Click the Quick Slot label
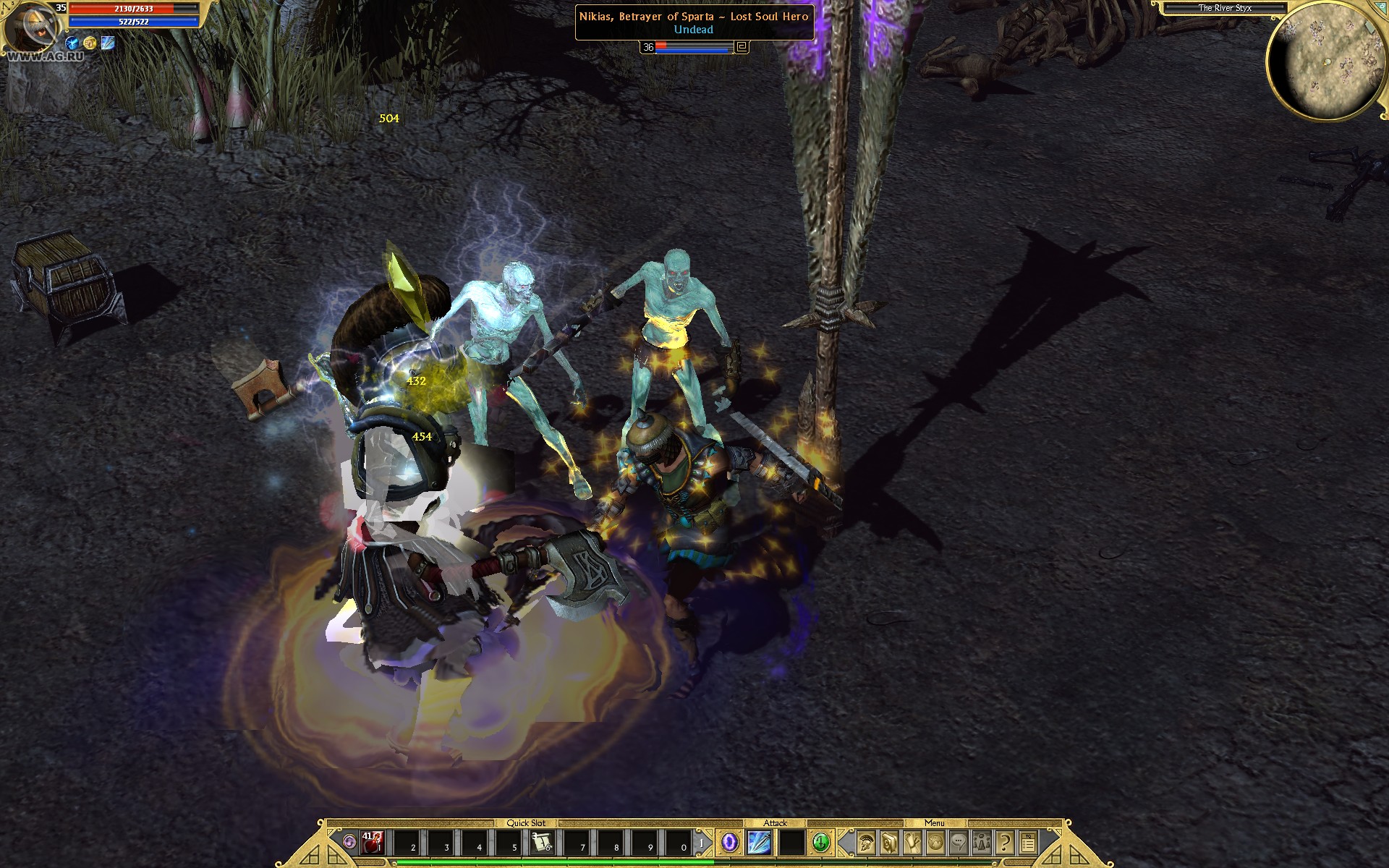This screenshot has width=1389, height=868. (x=527, y=823)
